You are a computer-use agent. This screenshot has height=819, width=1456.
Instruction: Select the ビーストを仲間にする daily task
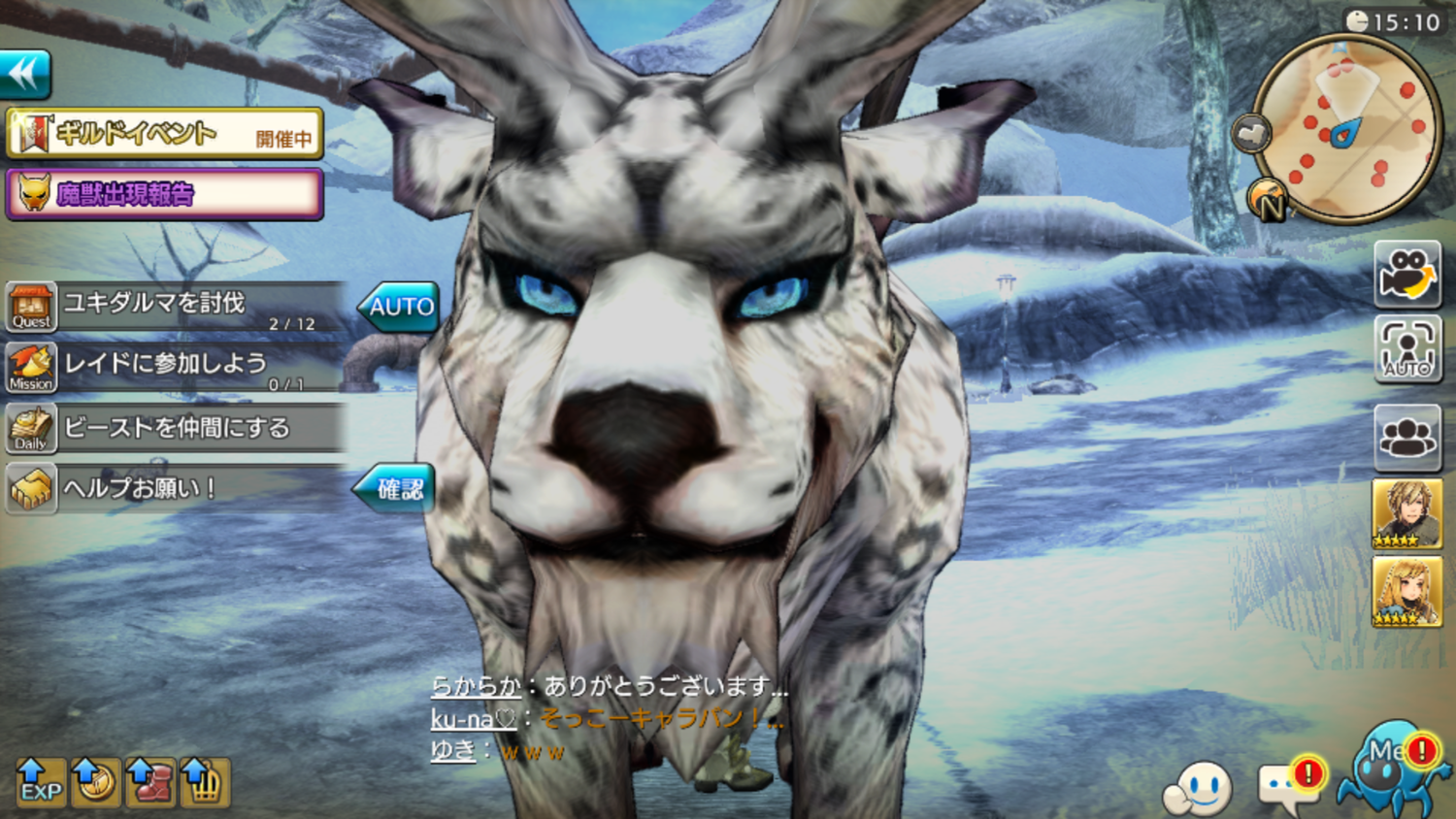click(175, 428)
